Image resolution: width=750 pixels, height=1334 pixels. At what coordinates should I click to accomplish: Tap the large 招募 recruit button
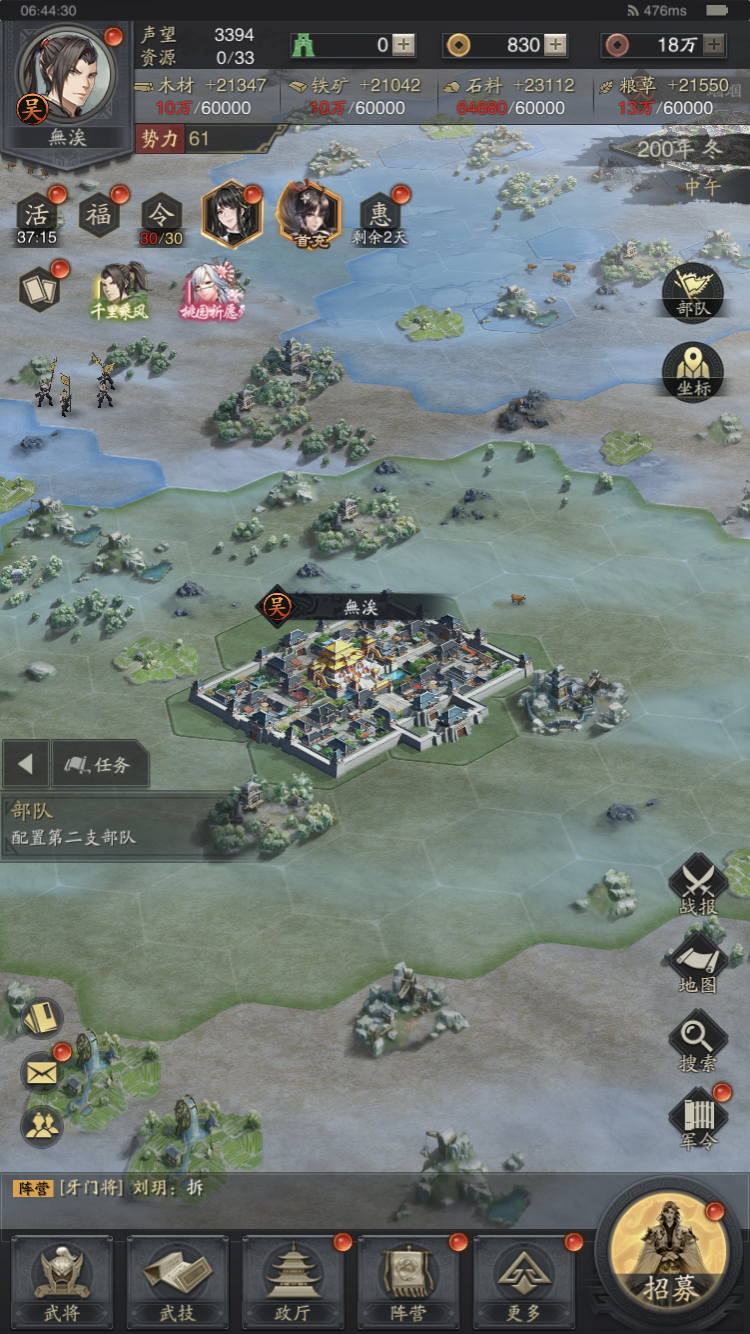click(670, 1257)
